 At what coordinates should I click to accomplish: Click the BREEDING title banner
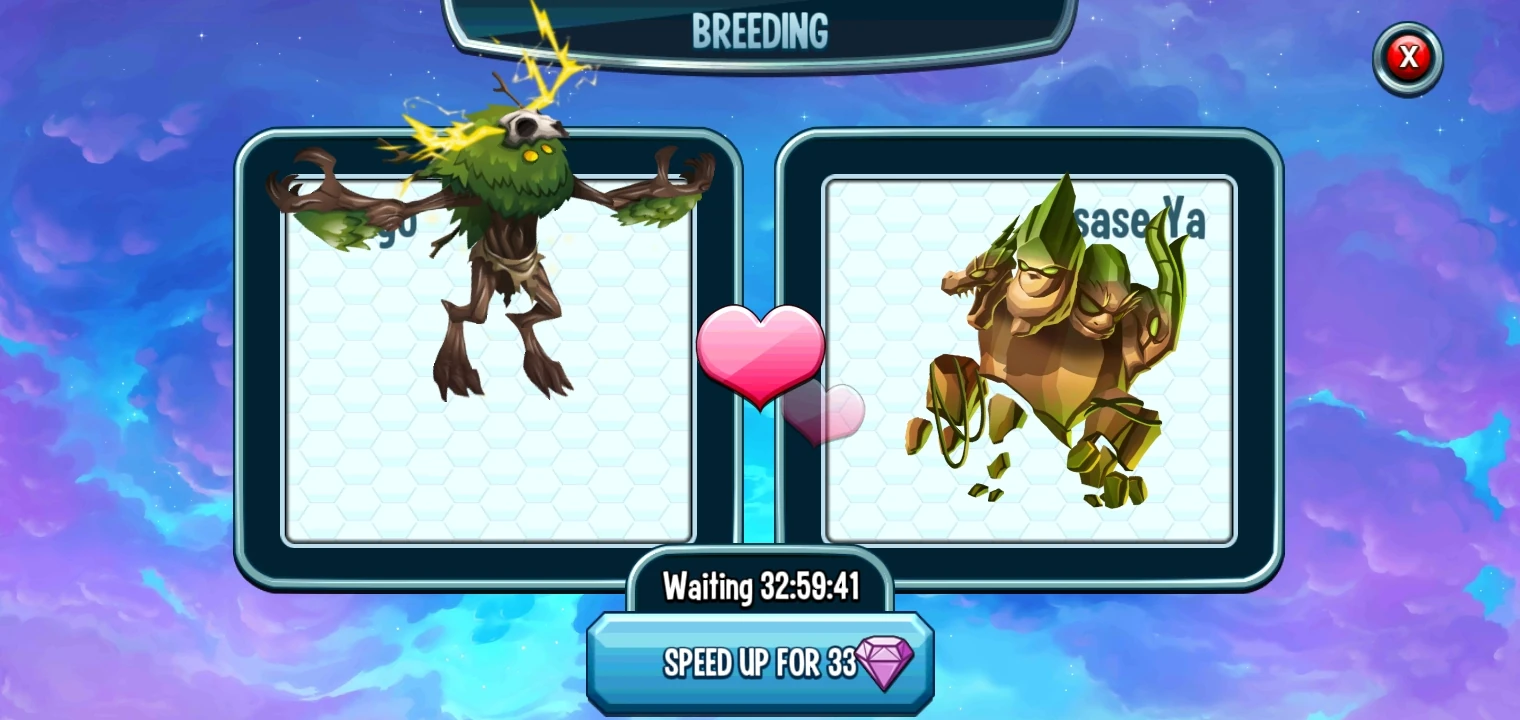click(760, 29)
